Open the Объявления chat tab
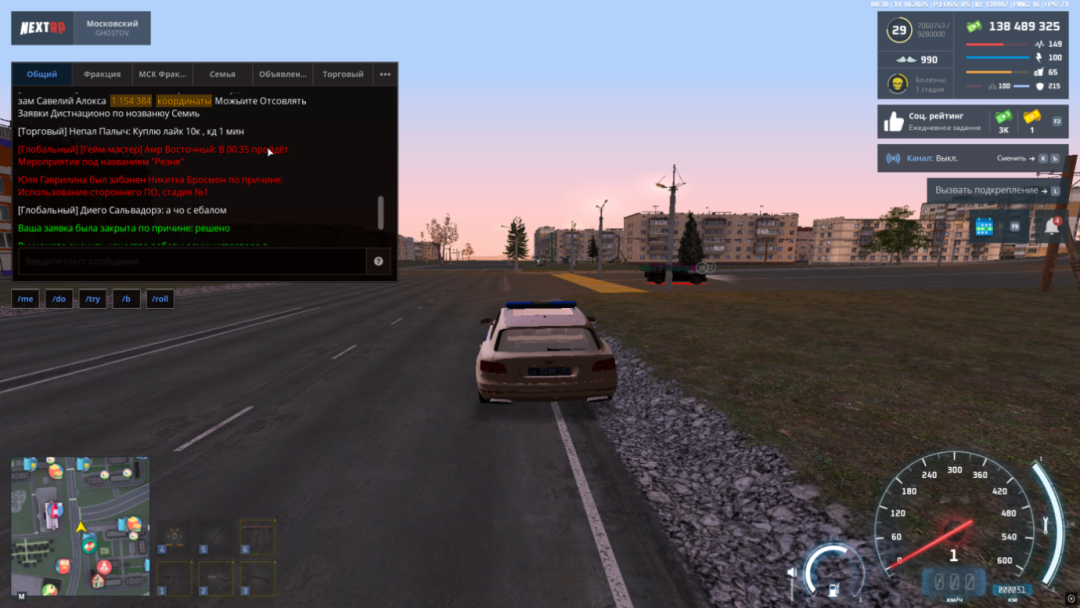The height and width of the screenshot is (608, 1080). click(x=283, y=74)
